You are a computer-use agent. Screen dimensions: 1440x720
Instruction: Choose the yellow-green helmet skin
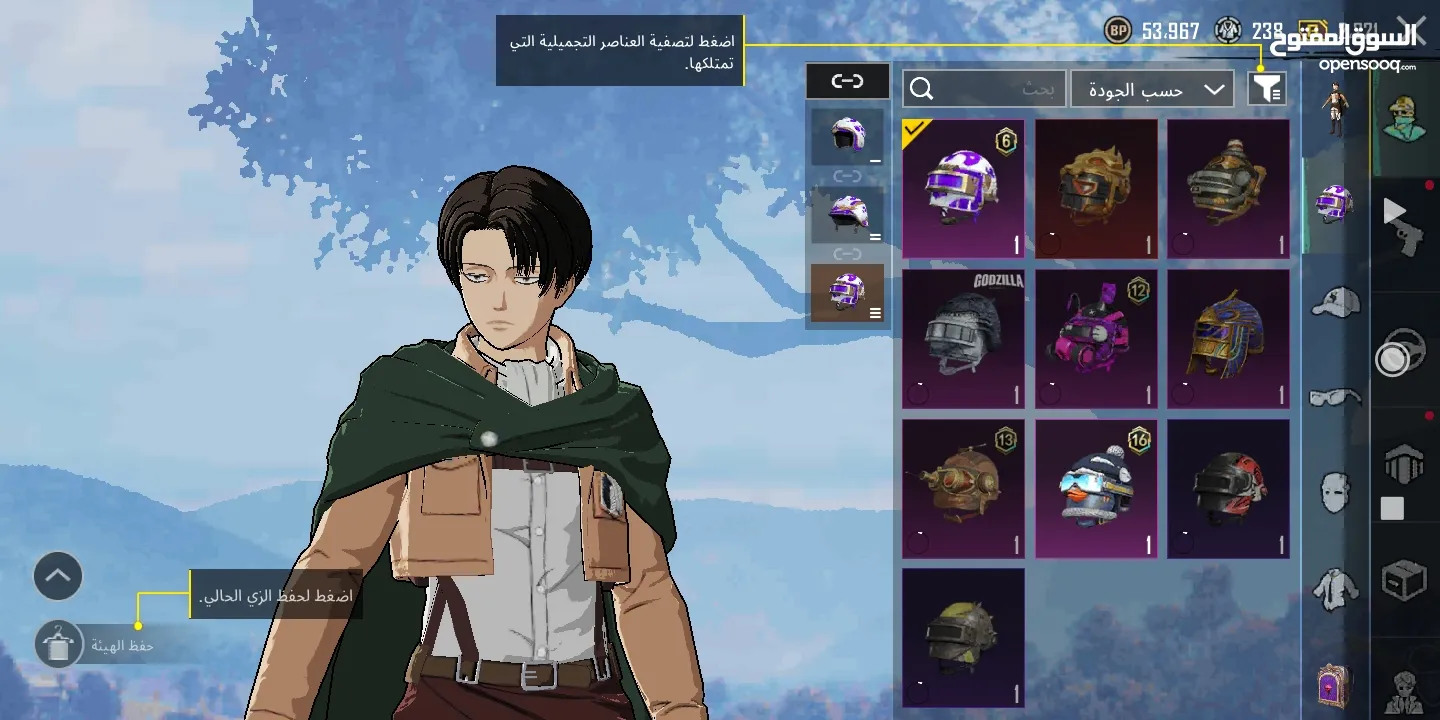coord(963,638)
